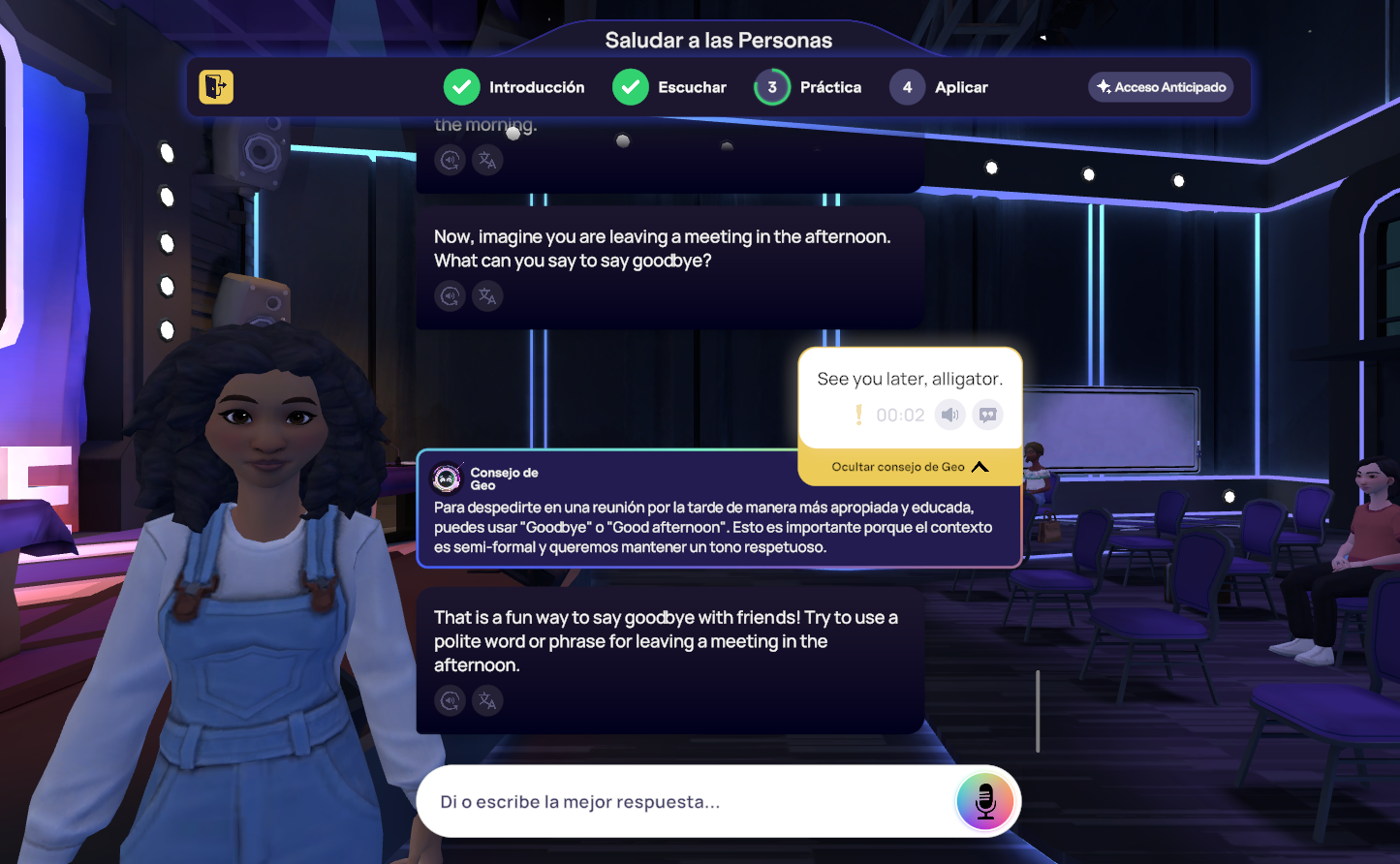Go to the Introducción step
1400x864 pixels.
pos(514,87)
